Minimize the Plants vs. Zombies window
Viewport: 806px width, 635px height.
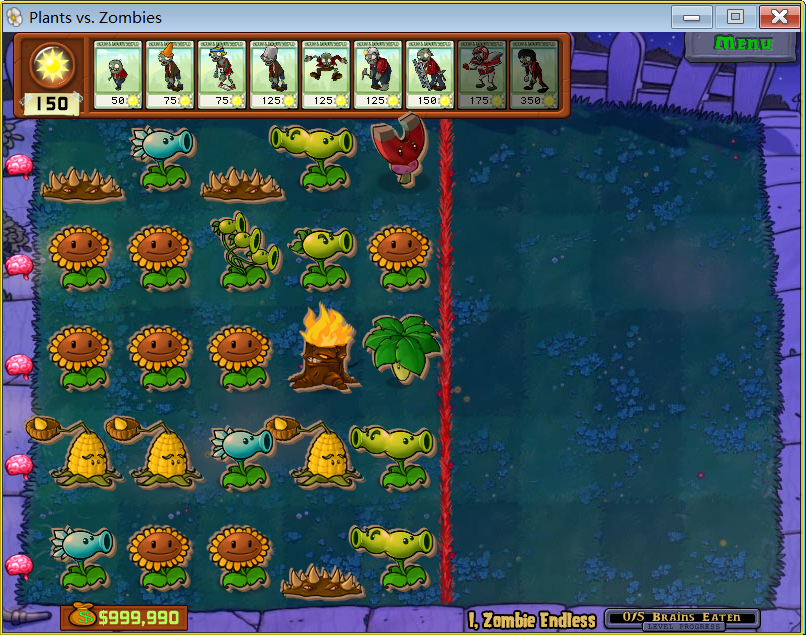[692, 17]
